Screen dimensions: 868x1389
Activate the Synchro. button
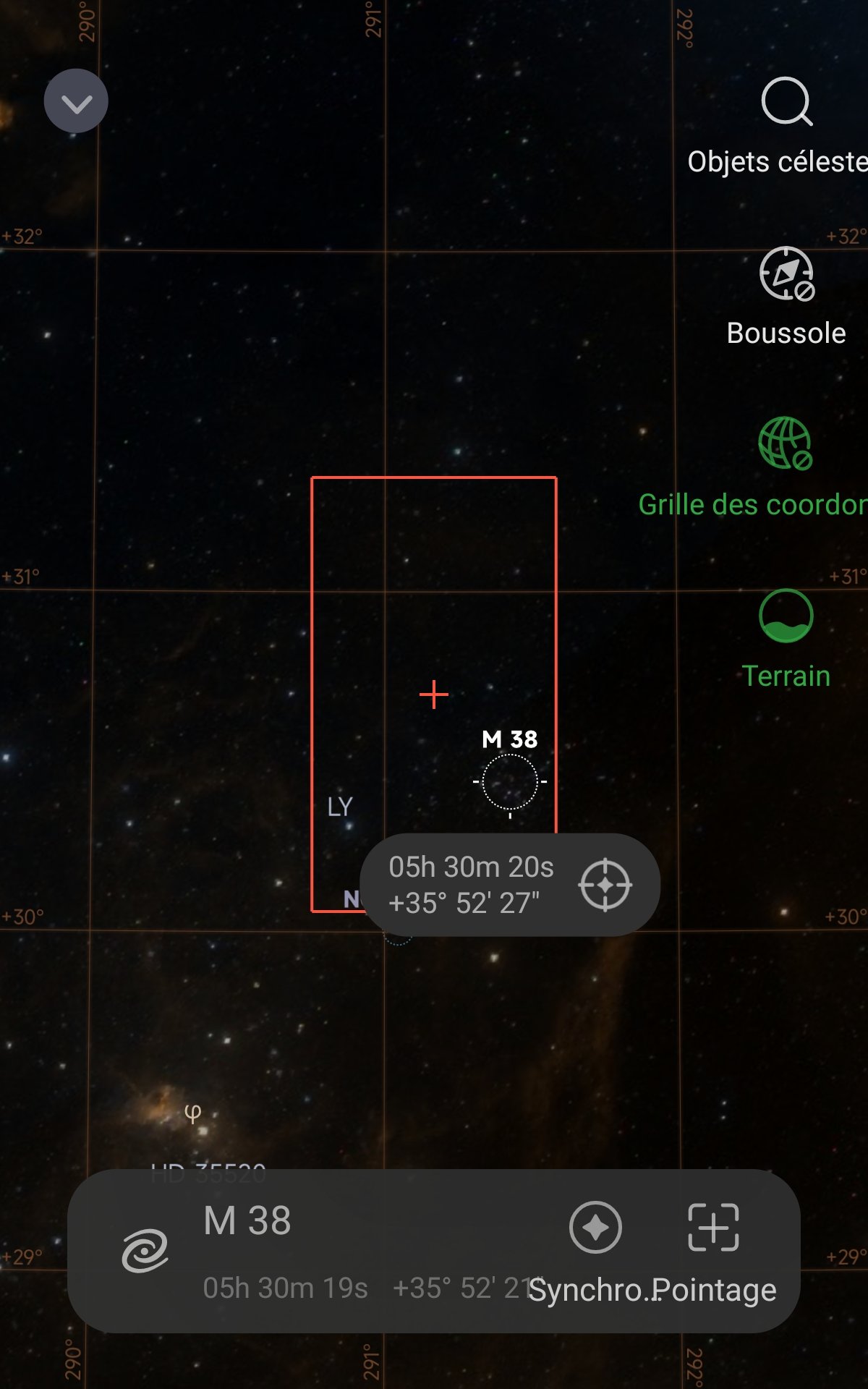point(595,1228)
